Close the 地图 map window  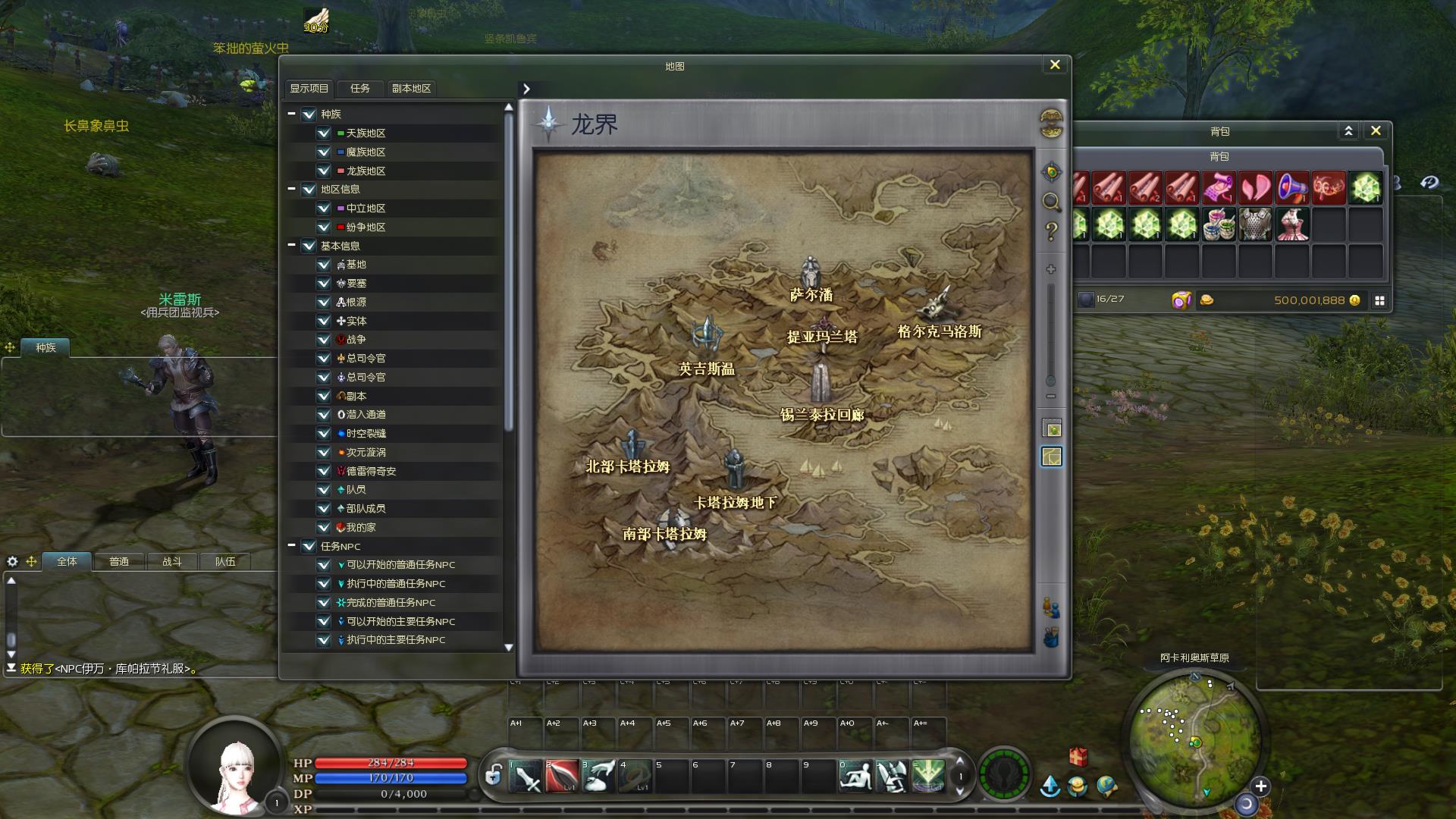pos(1054,65)
